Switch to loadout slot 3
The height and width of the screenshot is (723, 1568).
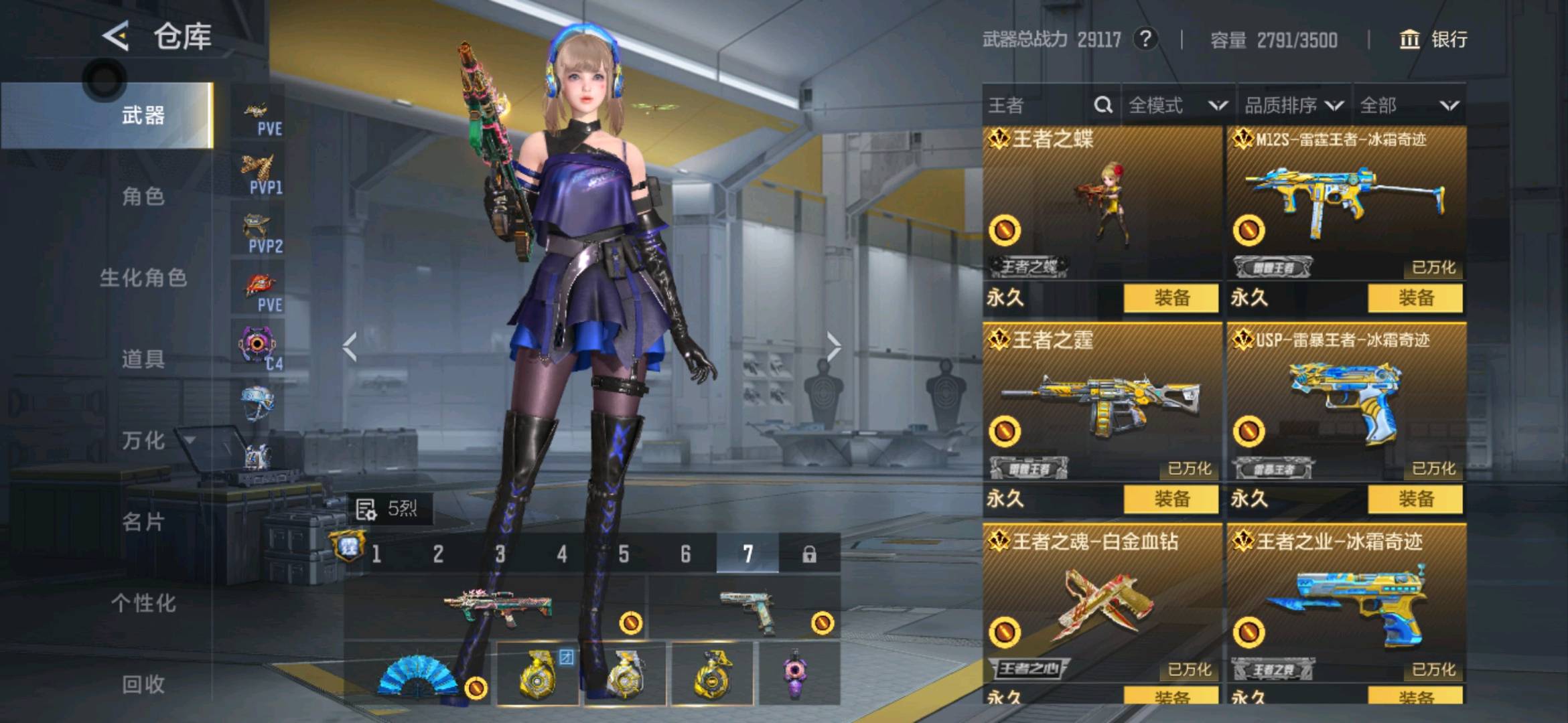pyautogui.click(x=500, y=554)
